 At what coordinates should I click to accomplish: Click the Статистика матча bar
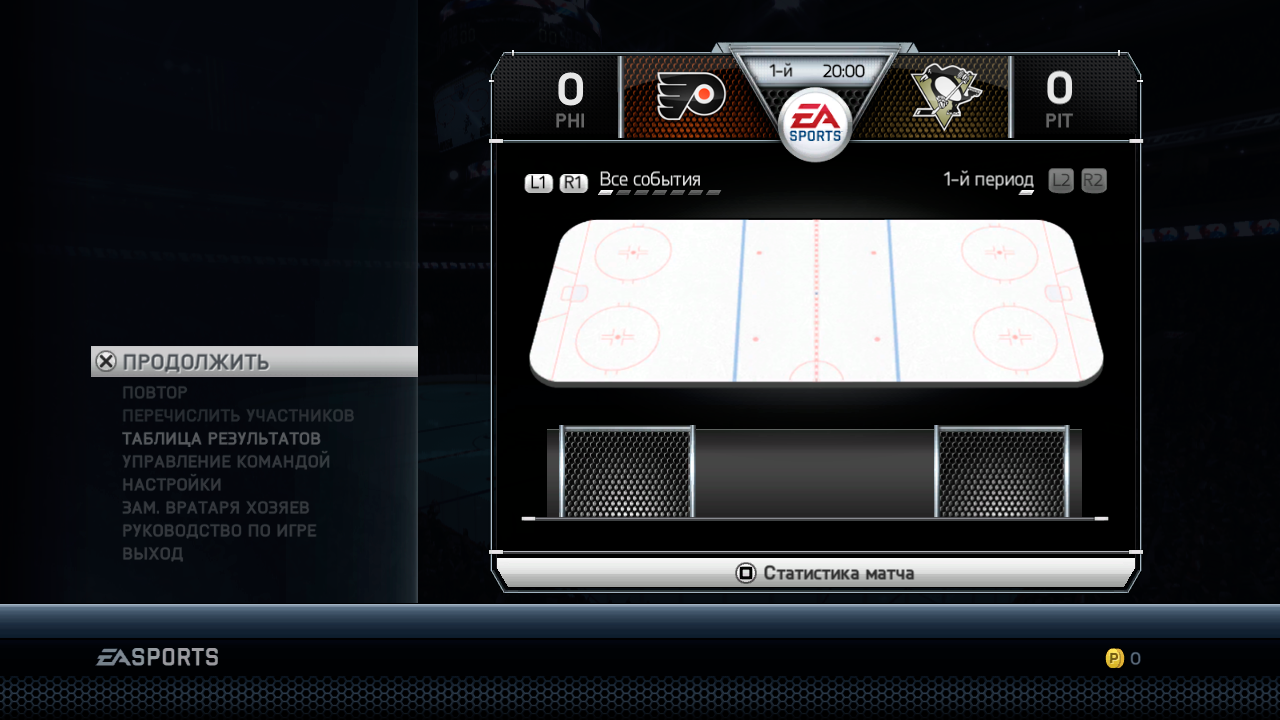click(816, 573)
